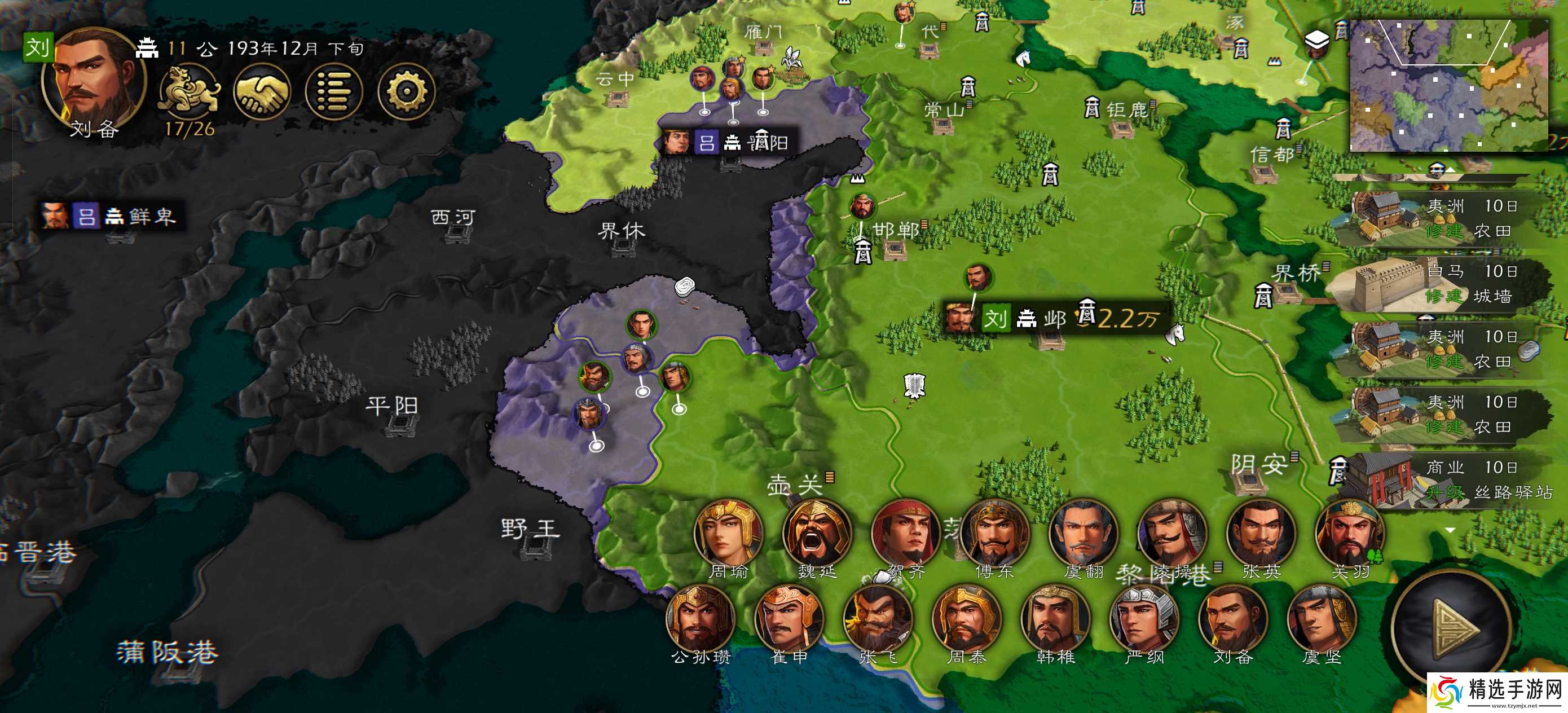1568x713 pixels.
Task: Select general 周泰 portrait
Action: pyautogui.click(x=966, y=619)
